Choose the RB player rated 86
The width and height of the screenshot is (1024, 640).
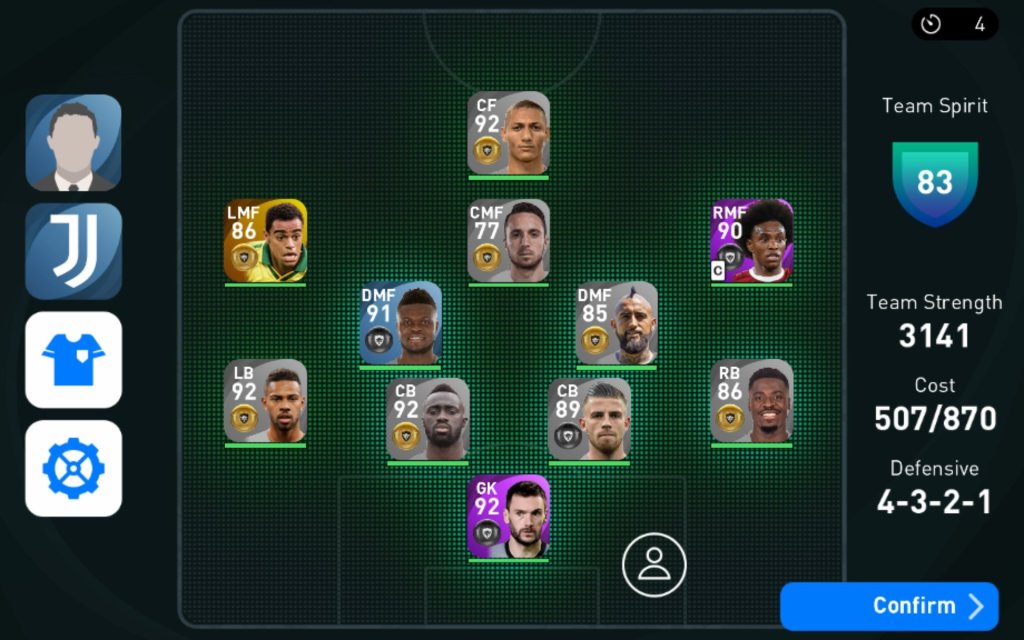[752, 401]
